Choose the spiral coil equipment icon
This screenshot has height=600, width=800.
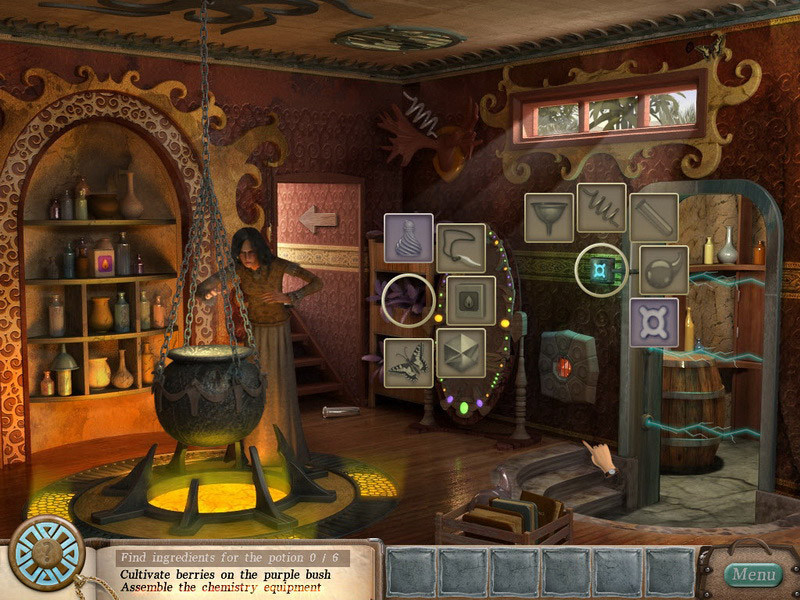601,207
